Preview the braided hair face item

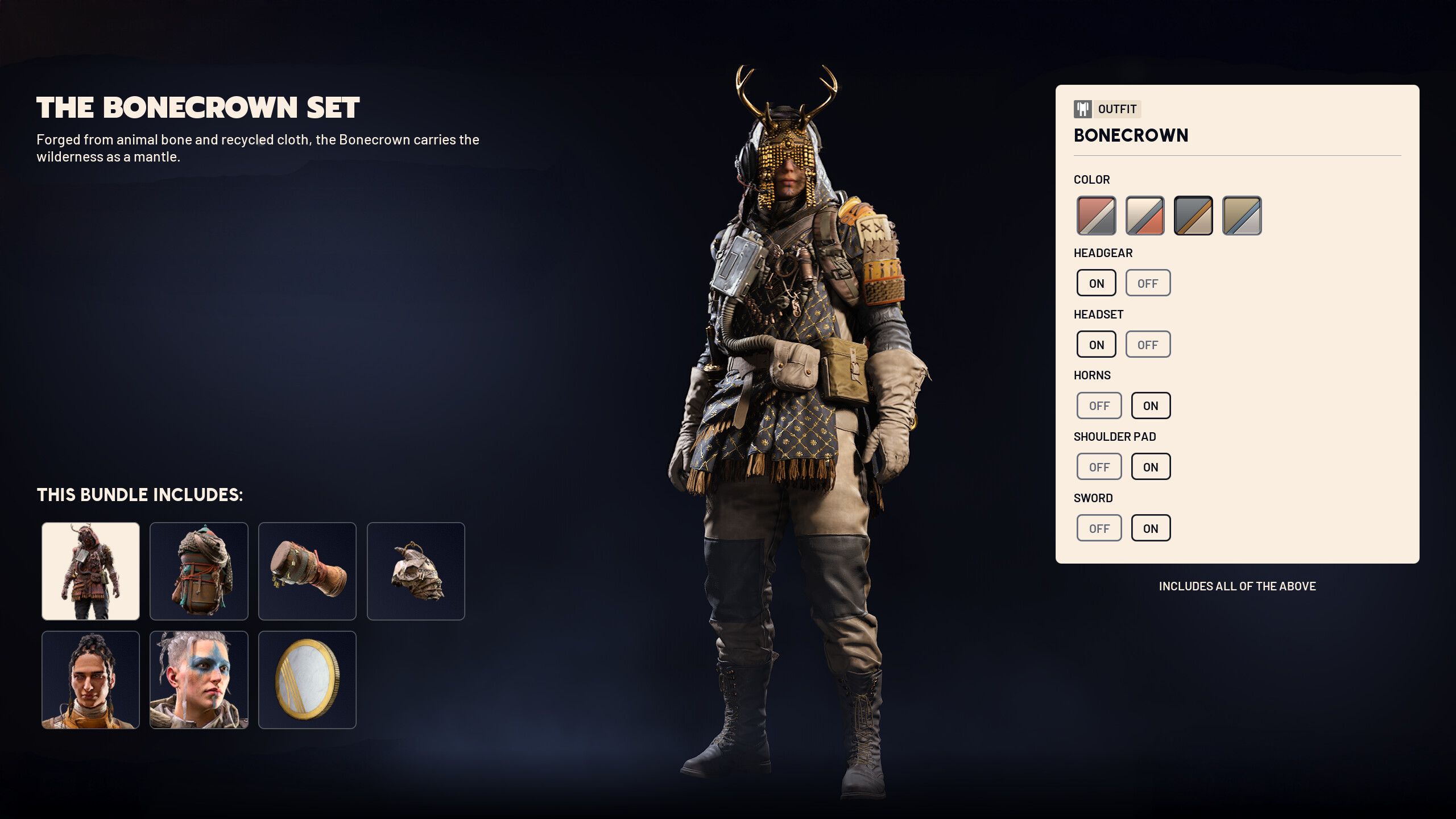click(90, 680)
